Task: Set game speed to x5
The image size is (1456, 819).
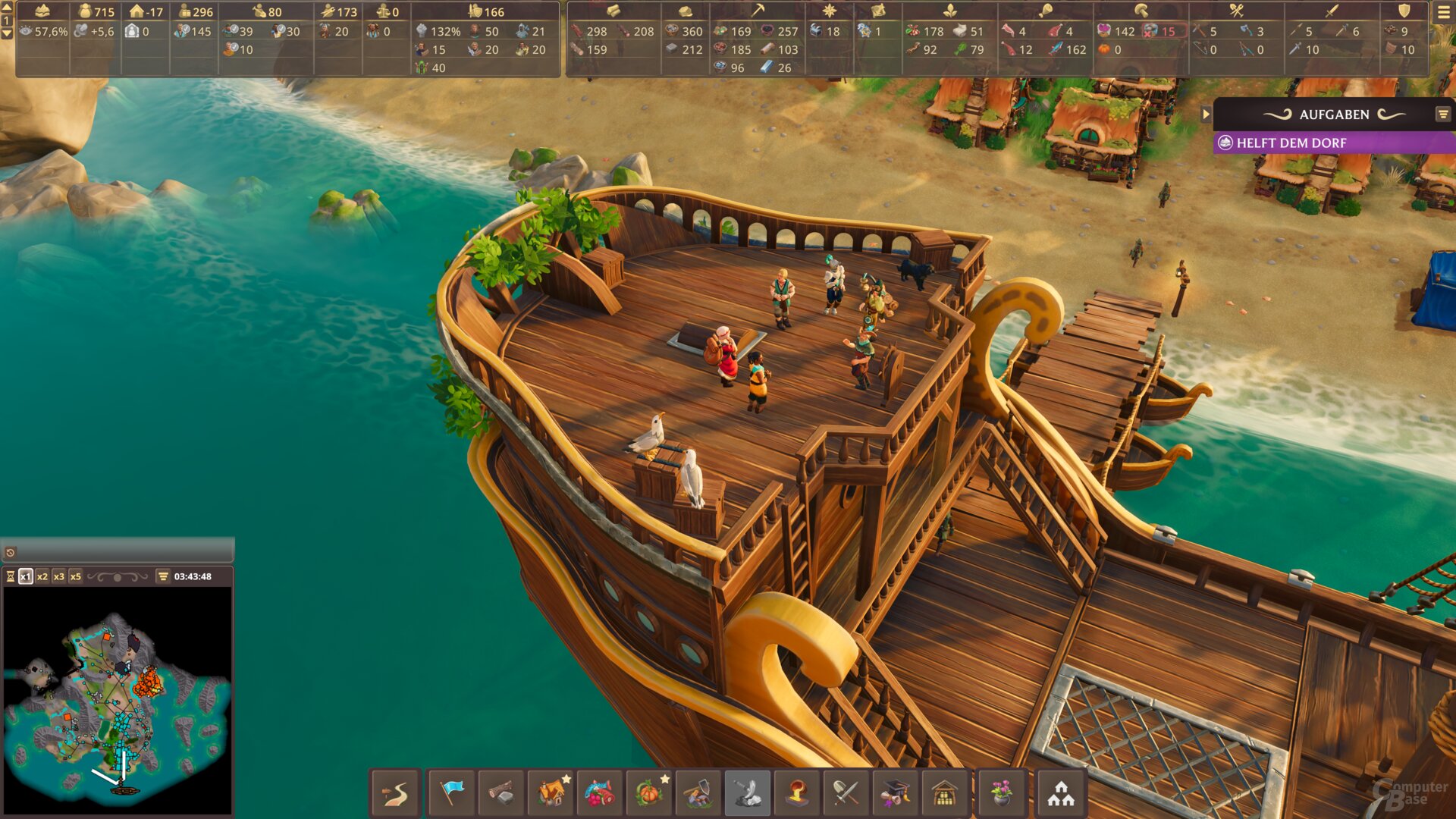Action: click(x=76, y=576)
